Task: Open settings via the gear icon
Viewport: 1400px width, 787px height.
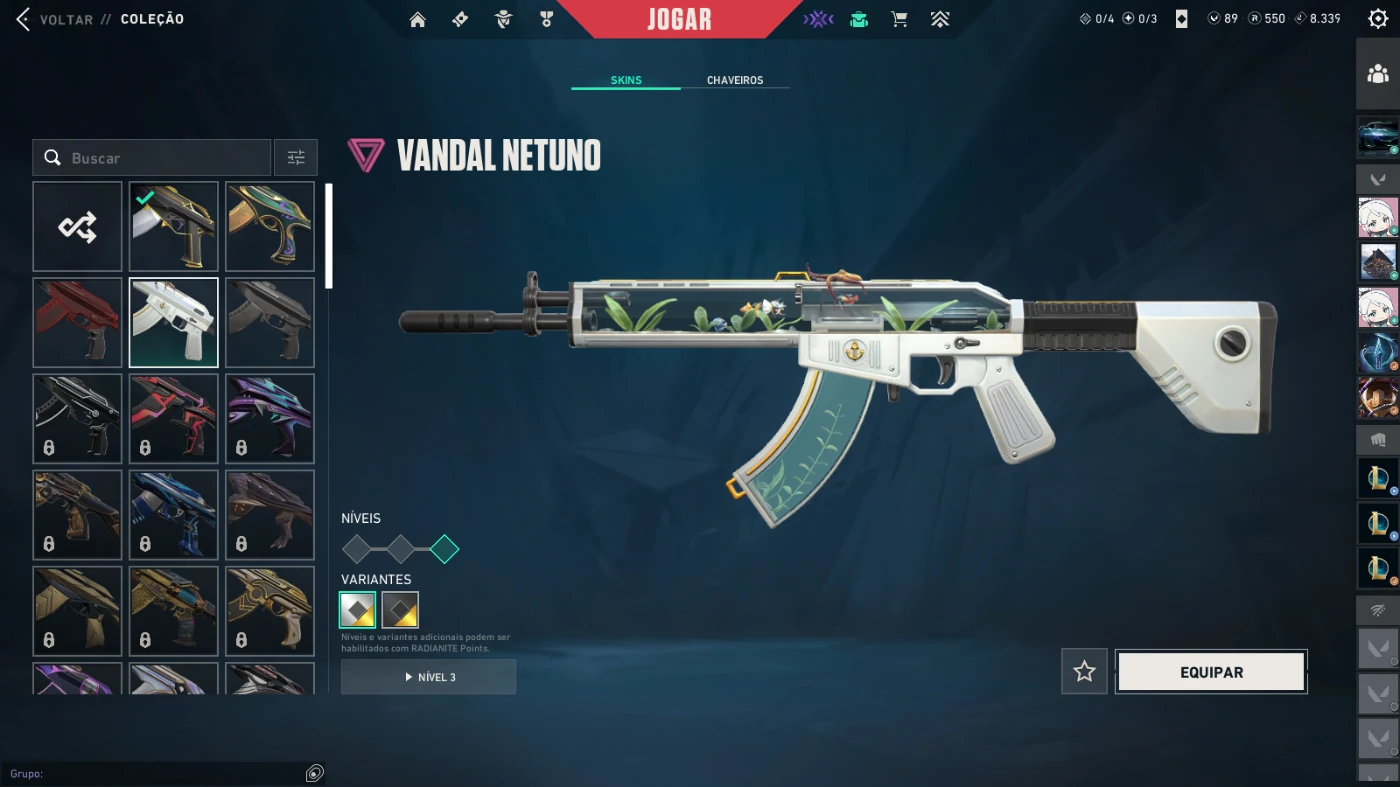Action: (x=1377, y=19)
